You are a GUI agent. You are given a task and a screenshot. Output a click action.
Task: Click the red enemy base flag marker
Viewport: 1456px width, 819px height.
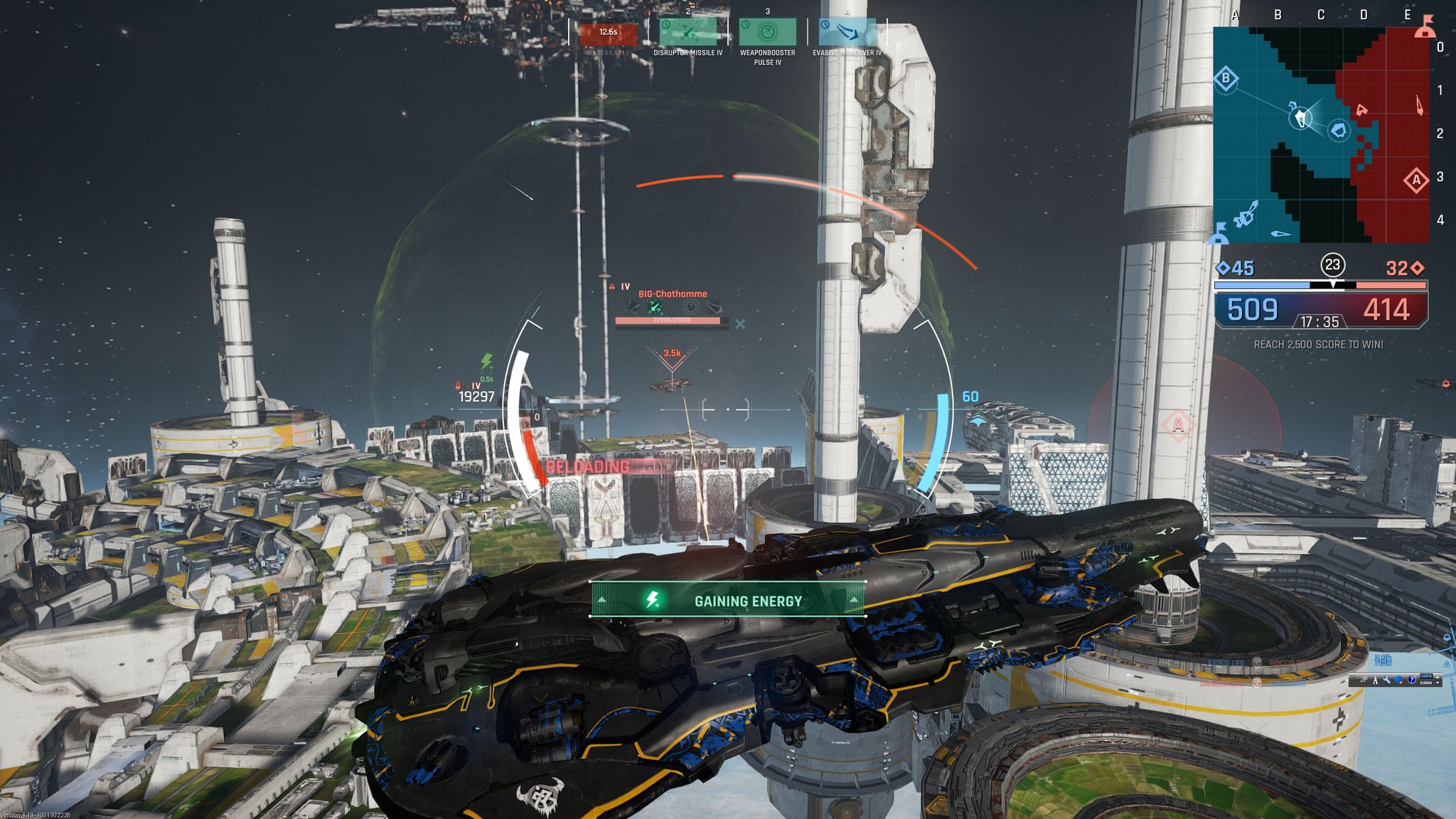(1424, 28)
